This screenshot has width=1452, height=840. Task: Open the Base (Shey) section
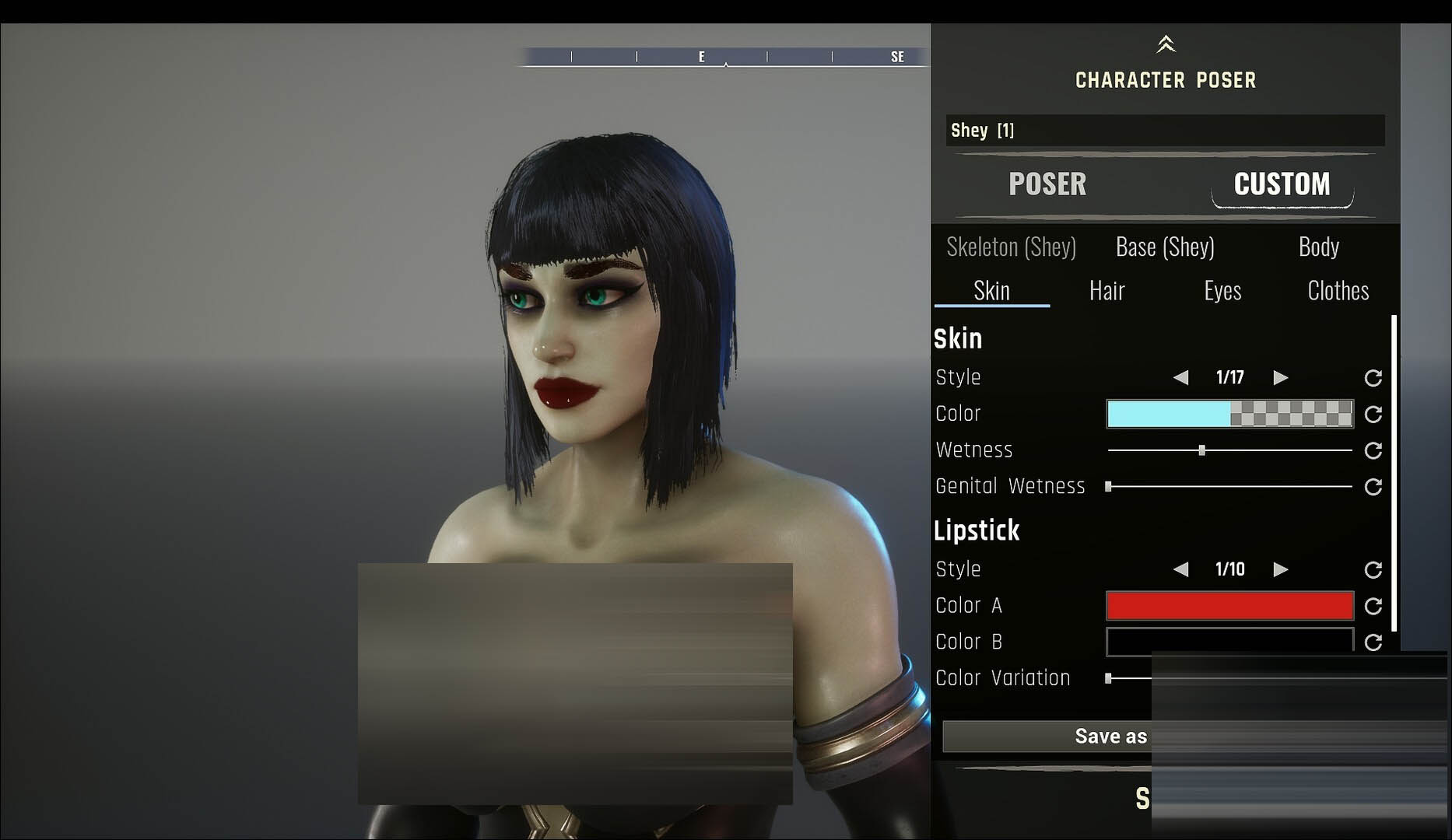click(x=1164, y=247)
